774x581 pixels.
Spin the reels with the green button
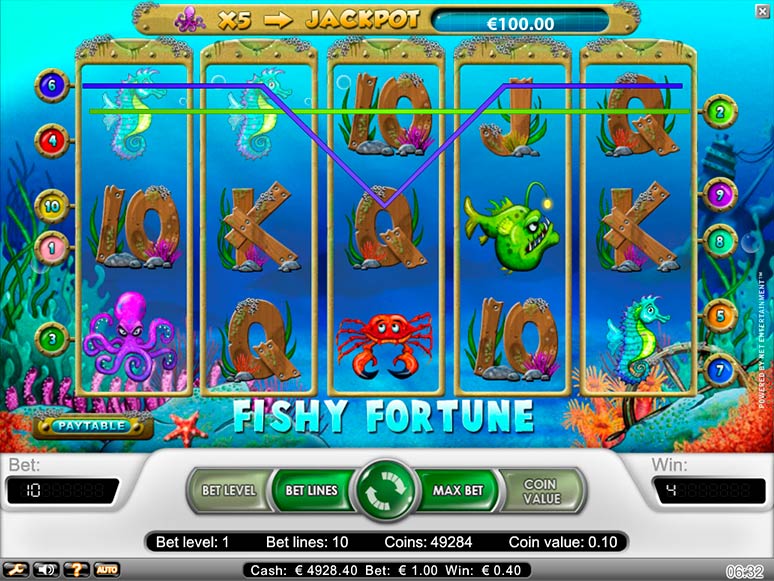[387, 491]
